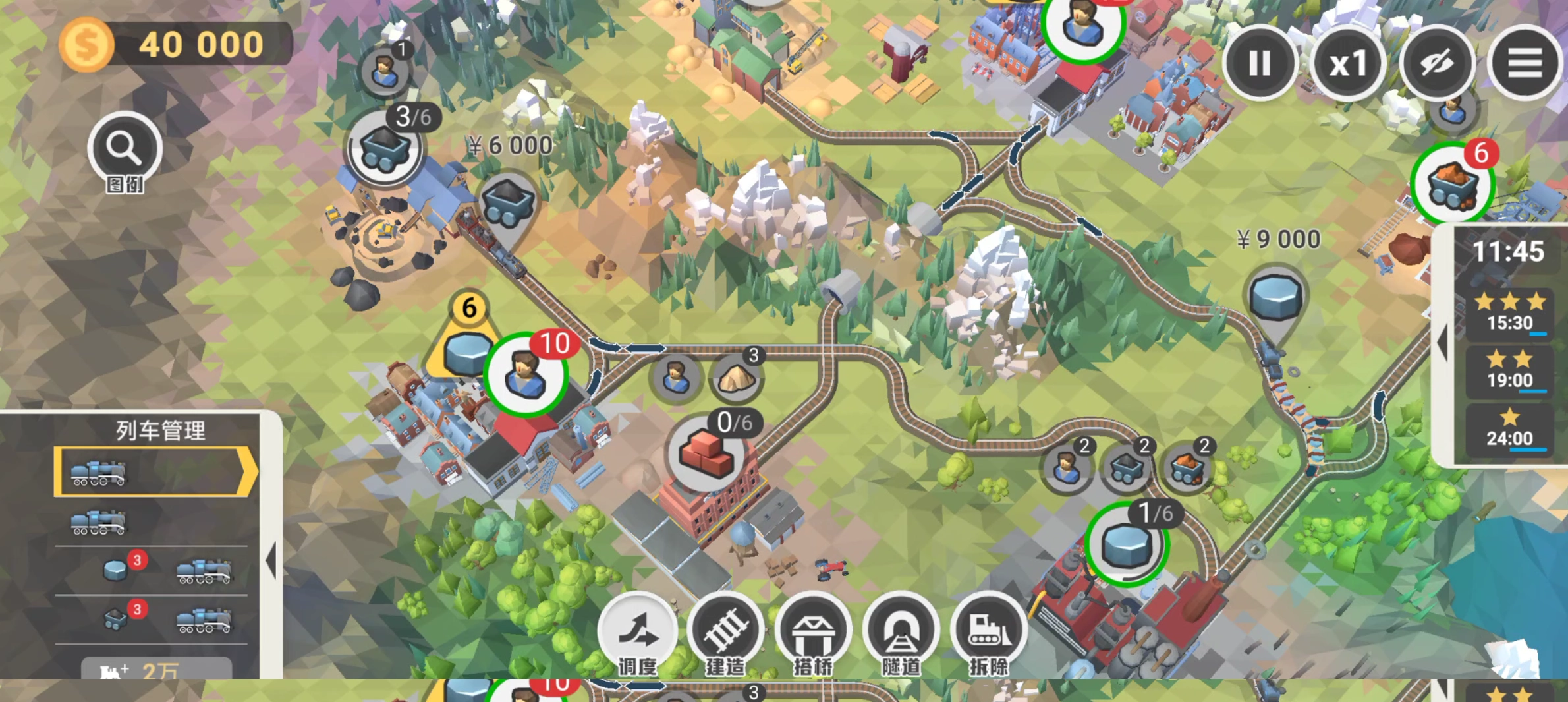
Task: Change the x1 game speed
Action: (1348, 63)
